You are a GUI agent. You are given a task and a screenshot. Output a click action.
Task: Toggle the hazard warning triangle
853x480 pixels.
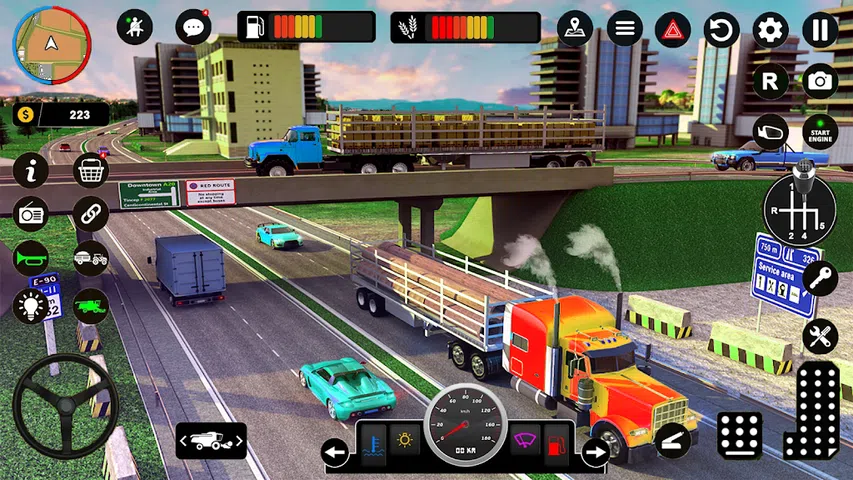click(673, 29)
